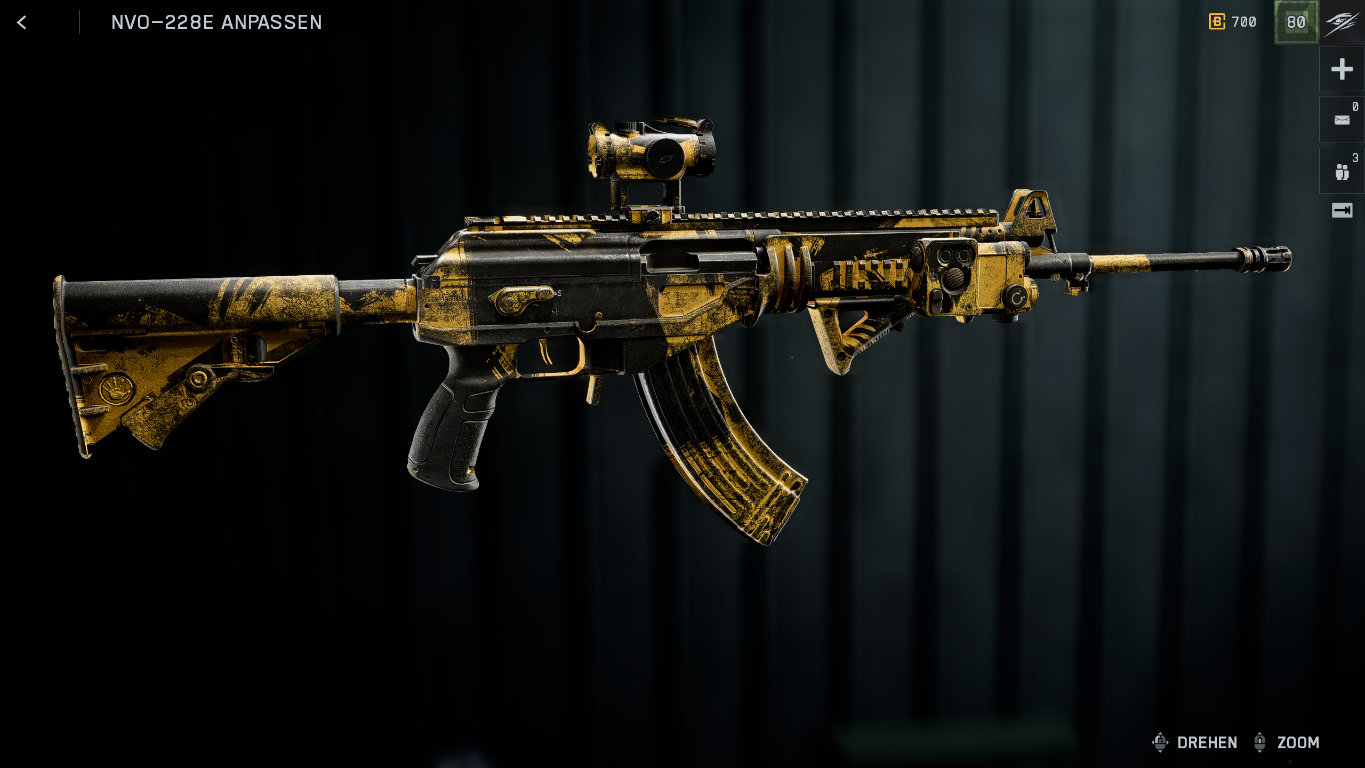
Task: Show the friends list with 3 online
Action: 1342,171
